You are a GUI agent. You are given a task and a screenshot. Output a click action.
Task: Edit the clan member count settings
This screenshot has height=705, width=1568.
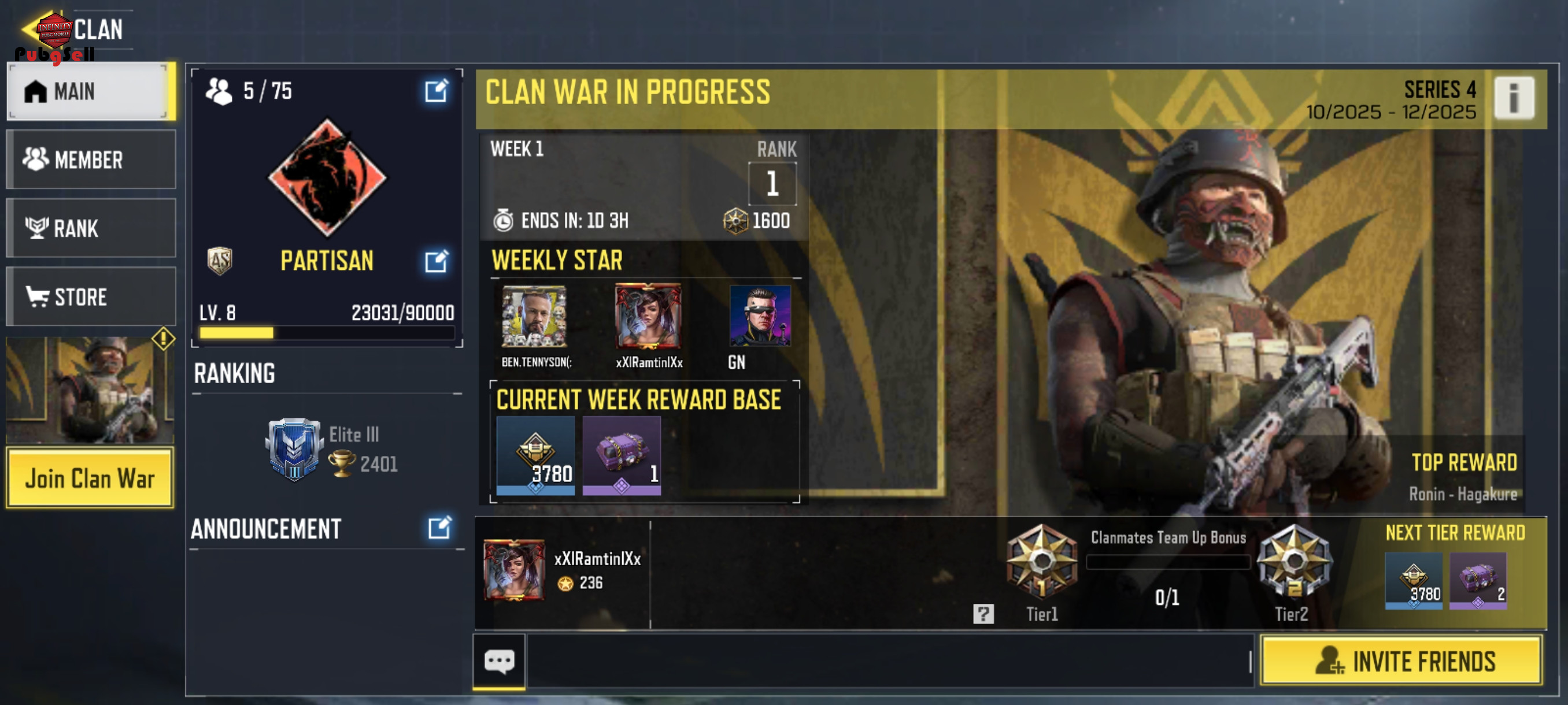[x=436, y=91]
